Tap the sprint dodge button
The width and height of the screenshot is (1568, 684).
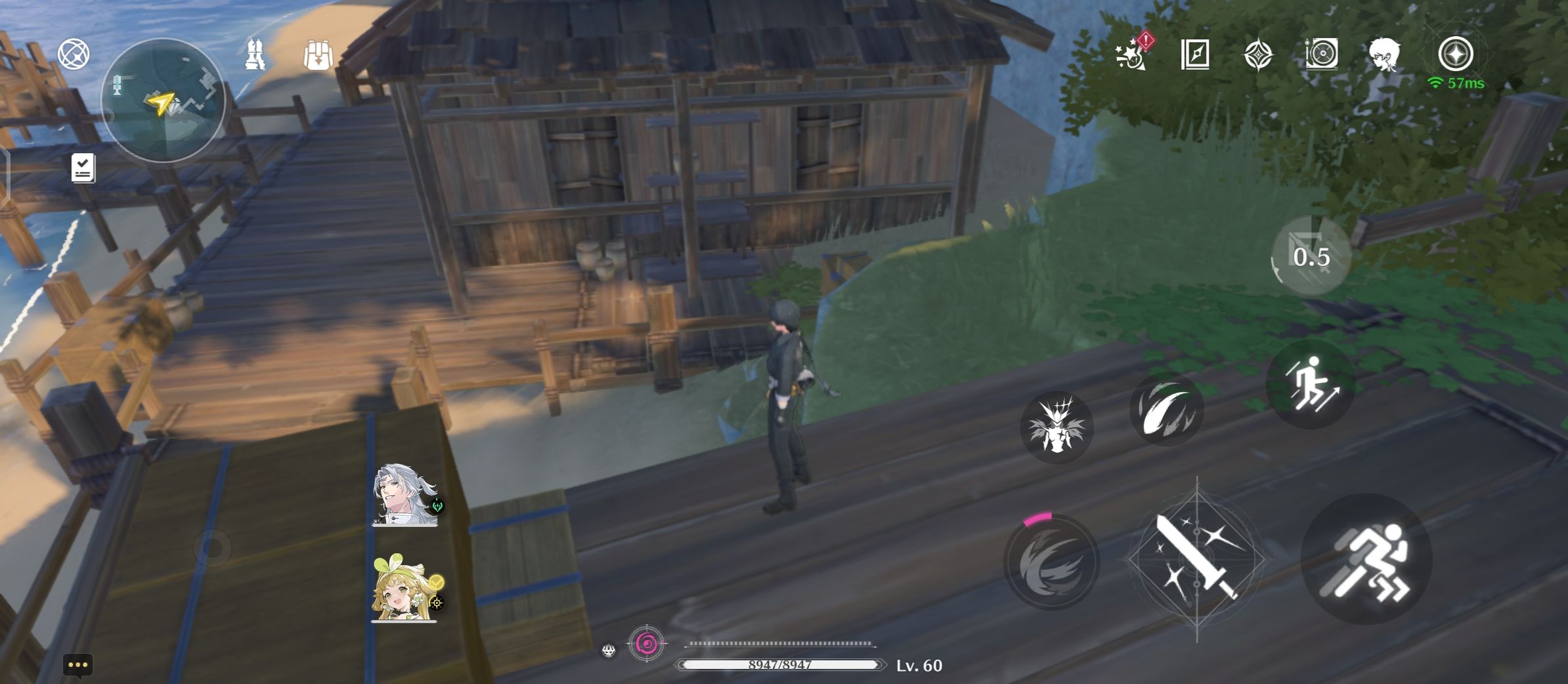click(x=1366, y=559)
